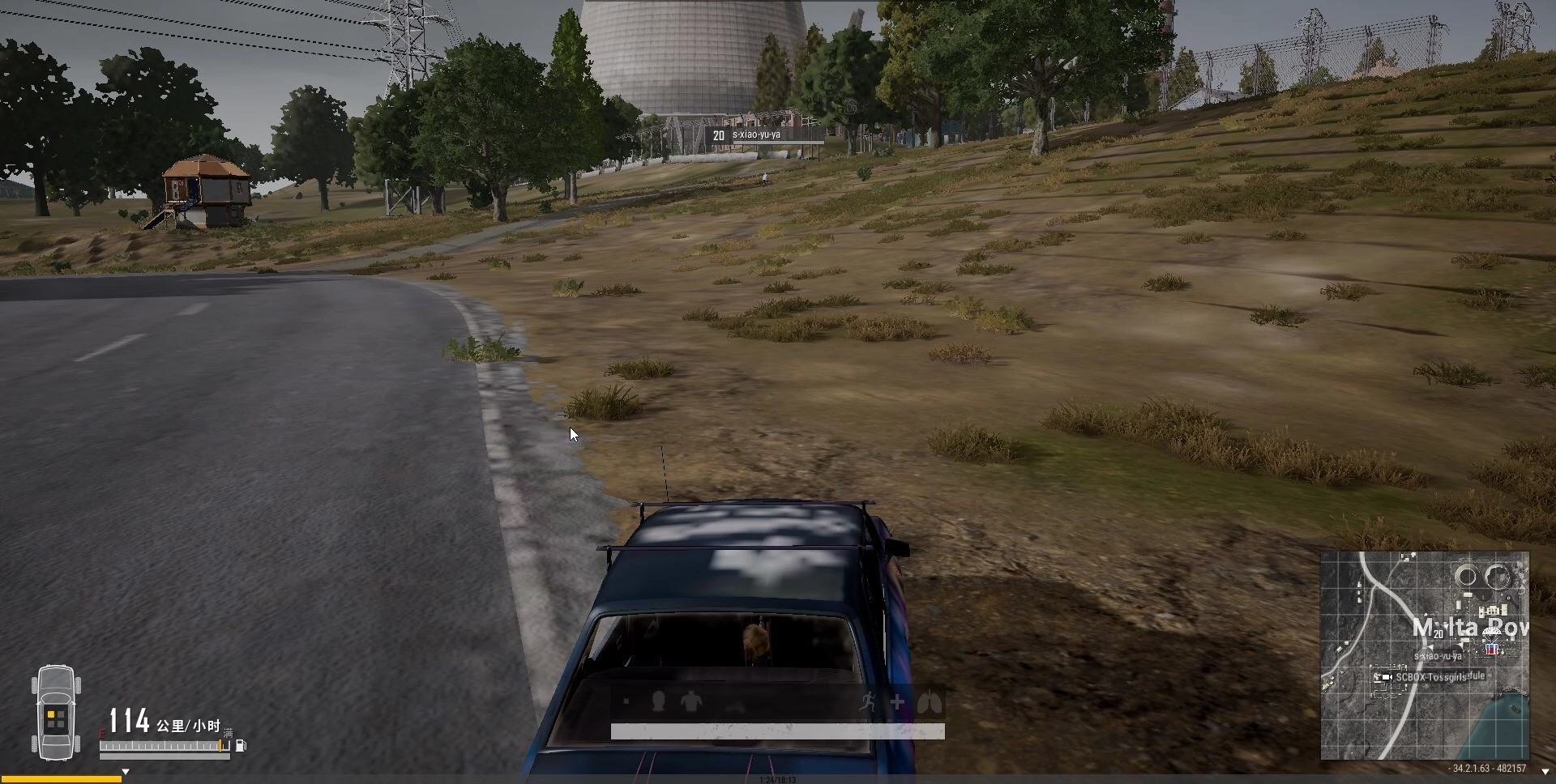Screen dimensions: 1556x784
Task: Click the vehicle seat layout icon
Action: point(56,713)
